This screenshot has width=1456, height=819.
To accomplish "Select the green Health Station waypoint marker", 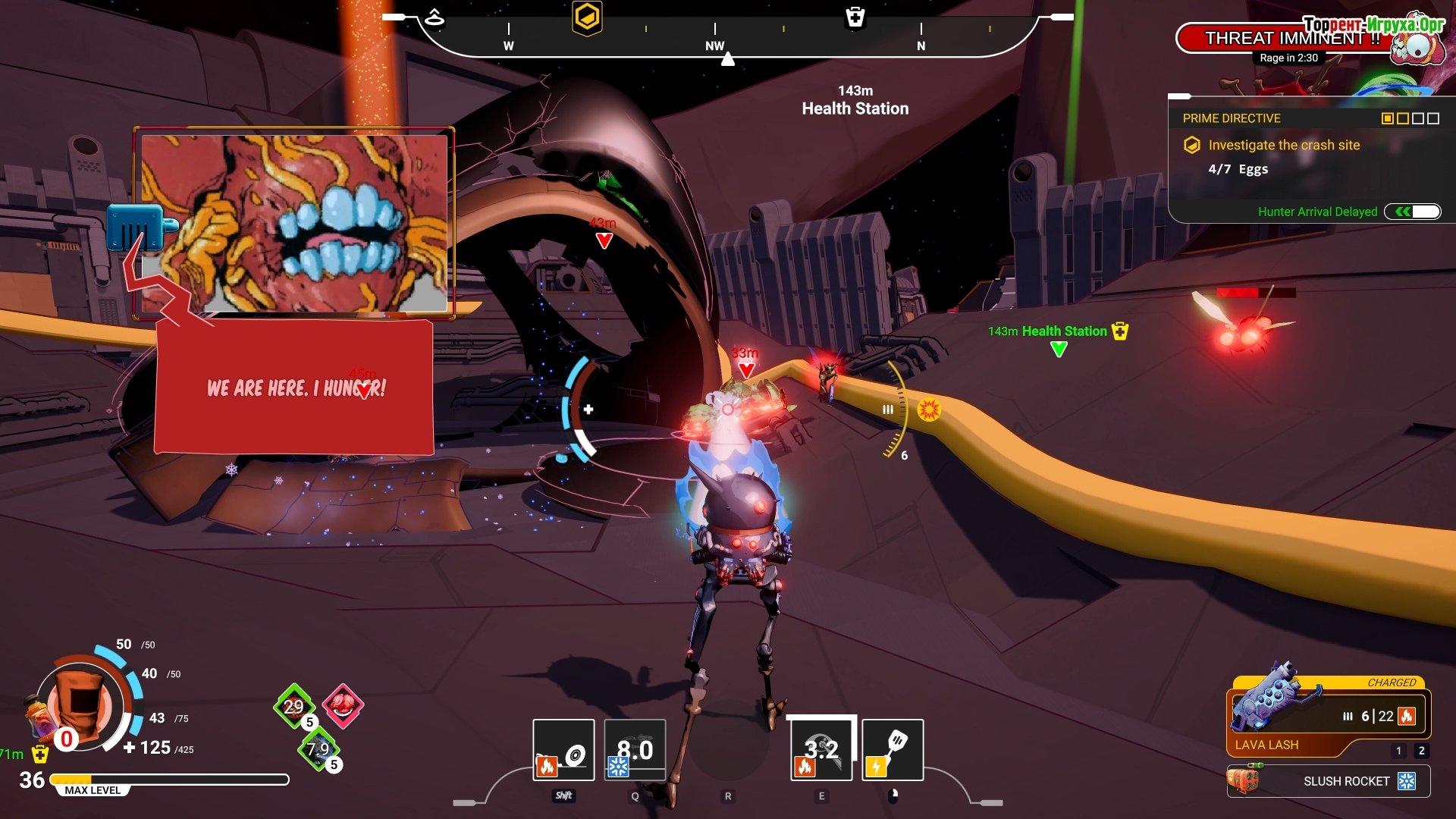I will click(x=1059, y=349).
